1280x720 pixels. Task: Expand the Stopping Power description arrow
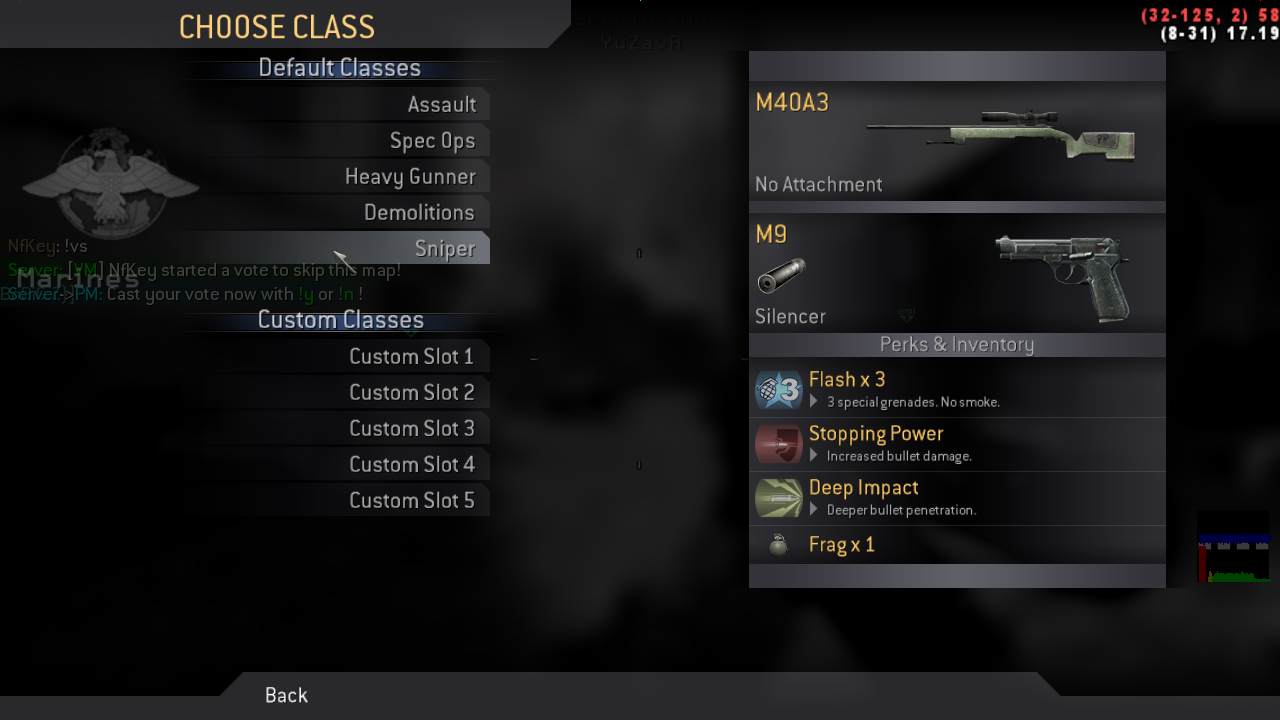click(x=813, y=455)
